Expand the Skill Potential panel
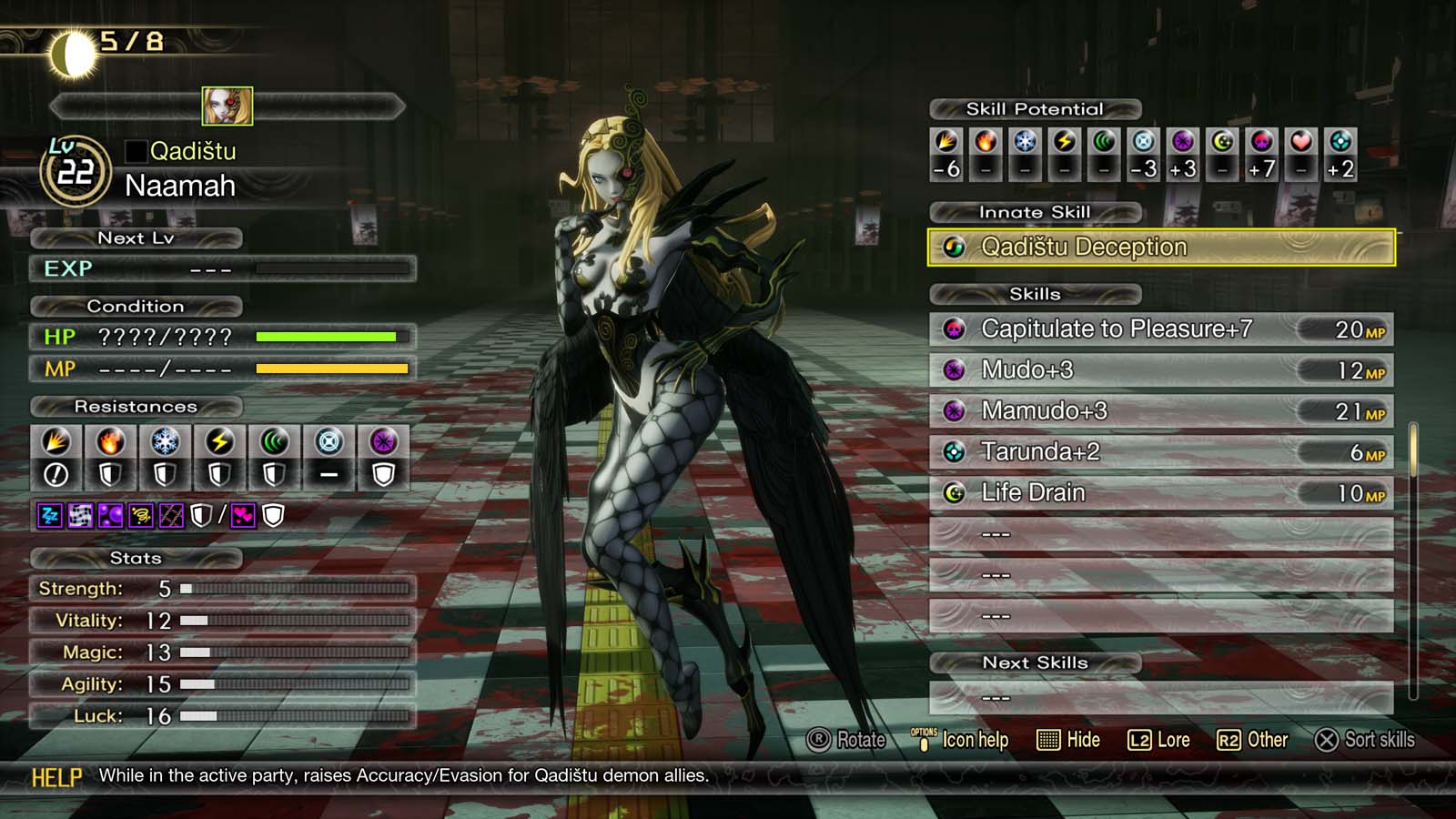Viewport: 1456px width, 819px height. click(x=1034, y=108)
